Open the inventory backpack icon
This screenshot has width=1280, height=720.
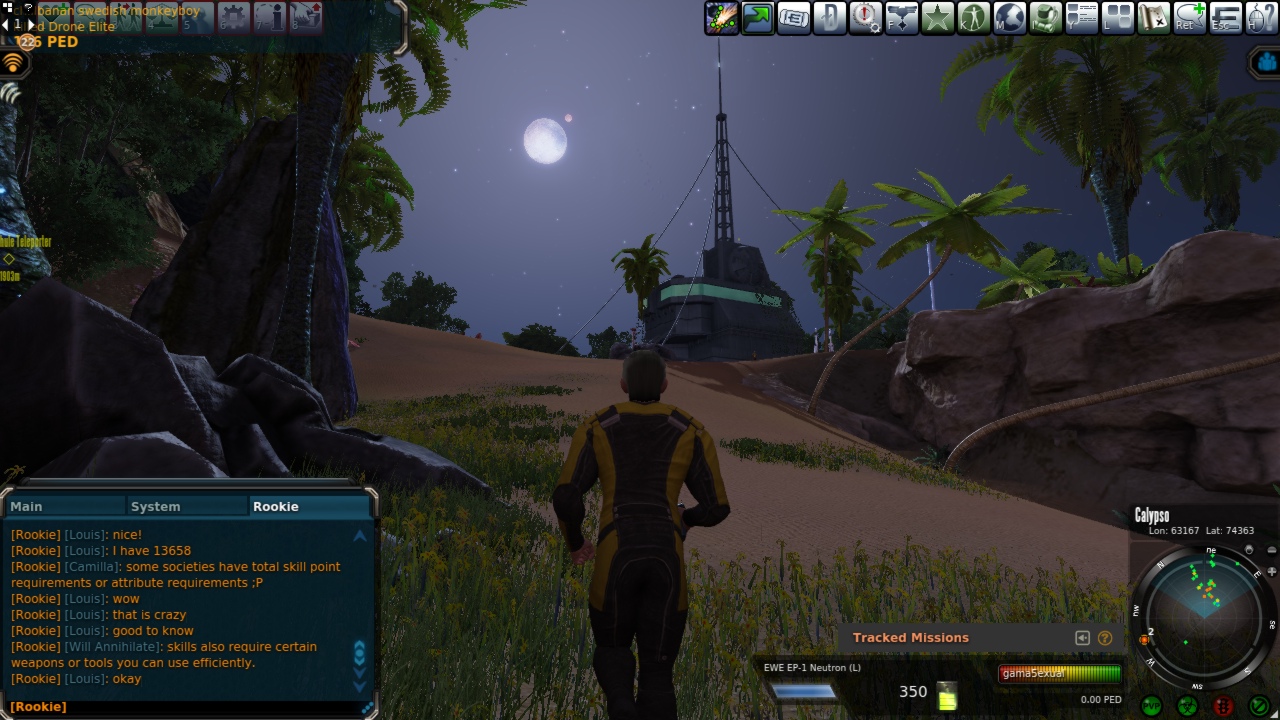pos(1045,18)
